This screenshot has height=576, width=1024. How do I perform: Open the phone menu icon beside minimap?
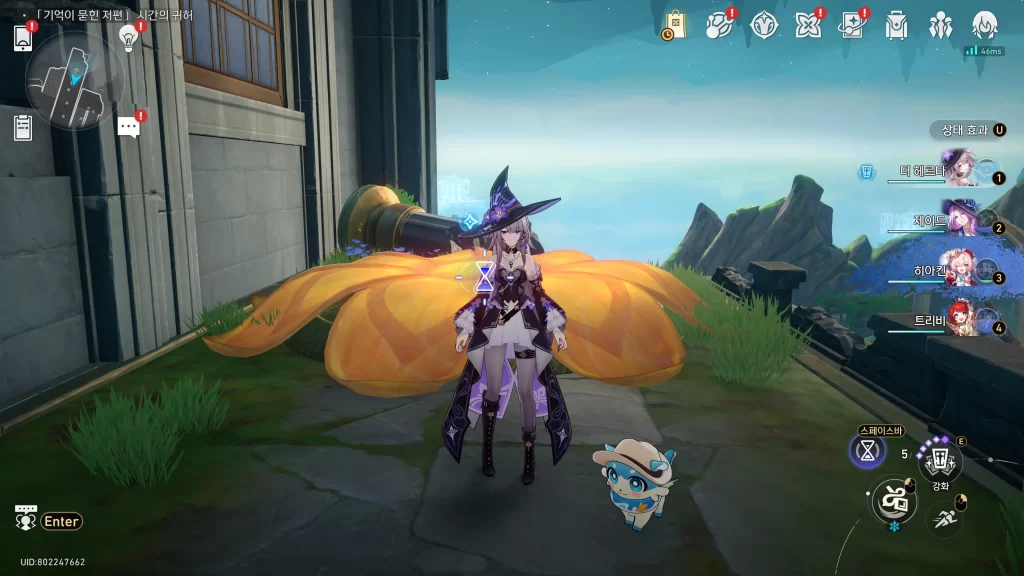tap(23, 38)
